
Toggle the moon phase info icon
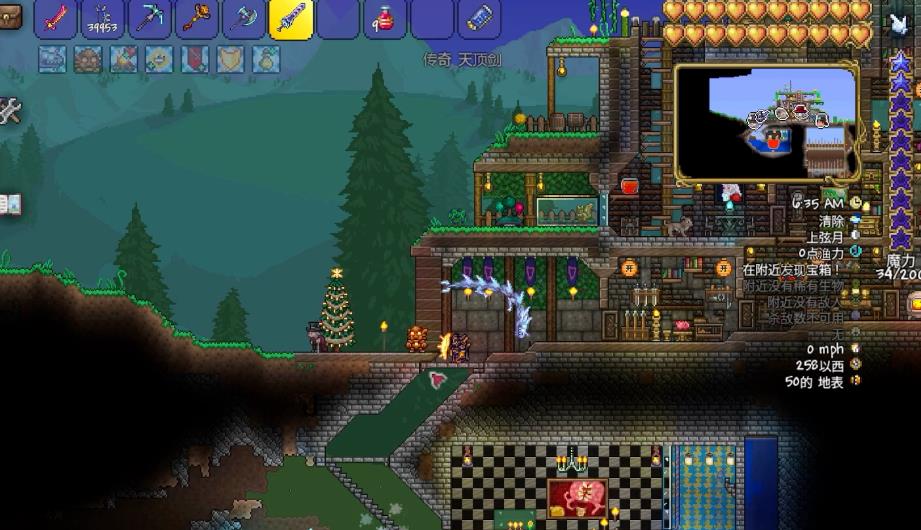pos(856,237)
